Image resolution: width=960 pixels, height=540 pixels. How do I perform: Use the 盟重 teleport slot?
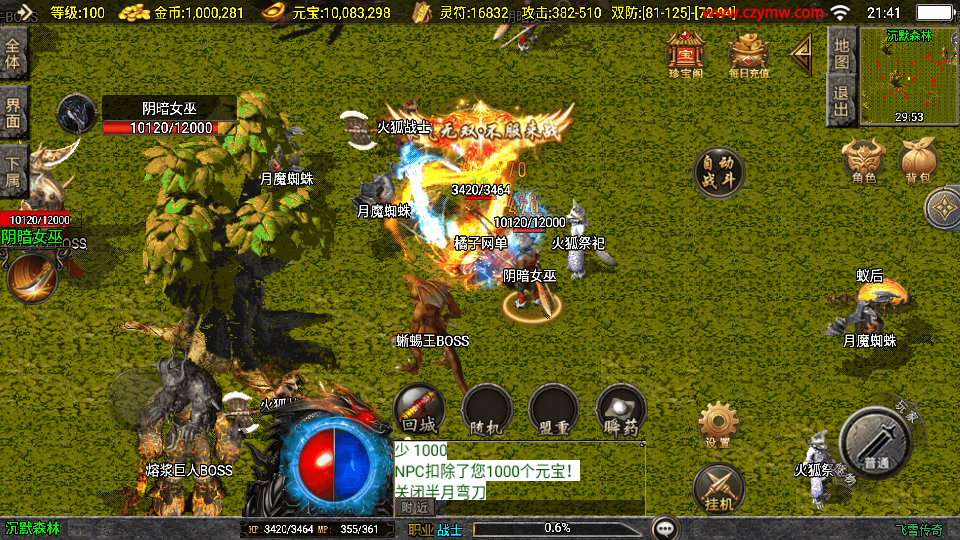[553, 411]
